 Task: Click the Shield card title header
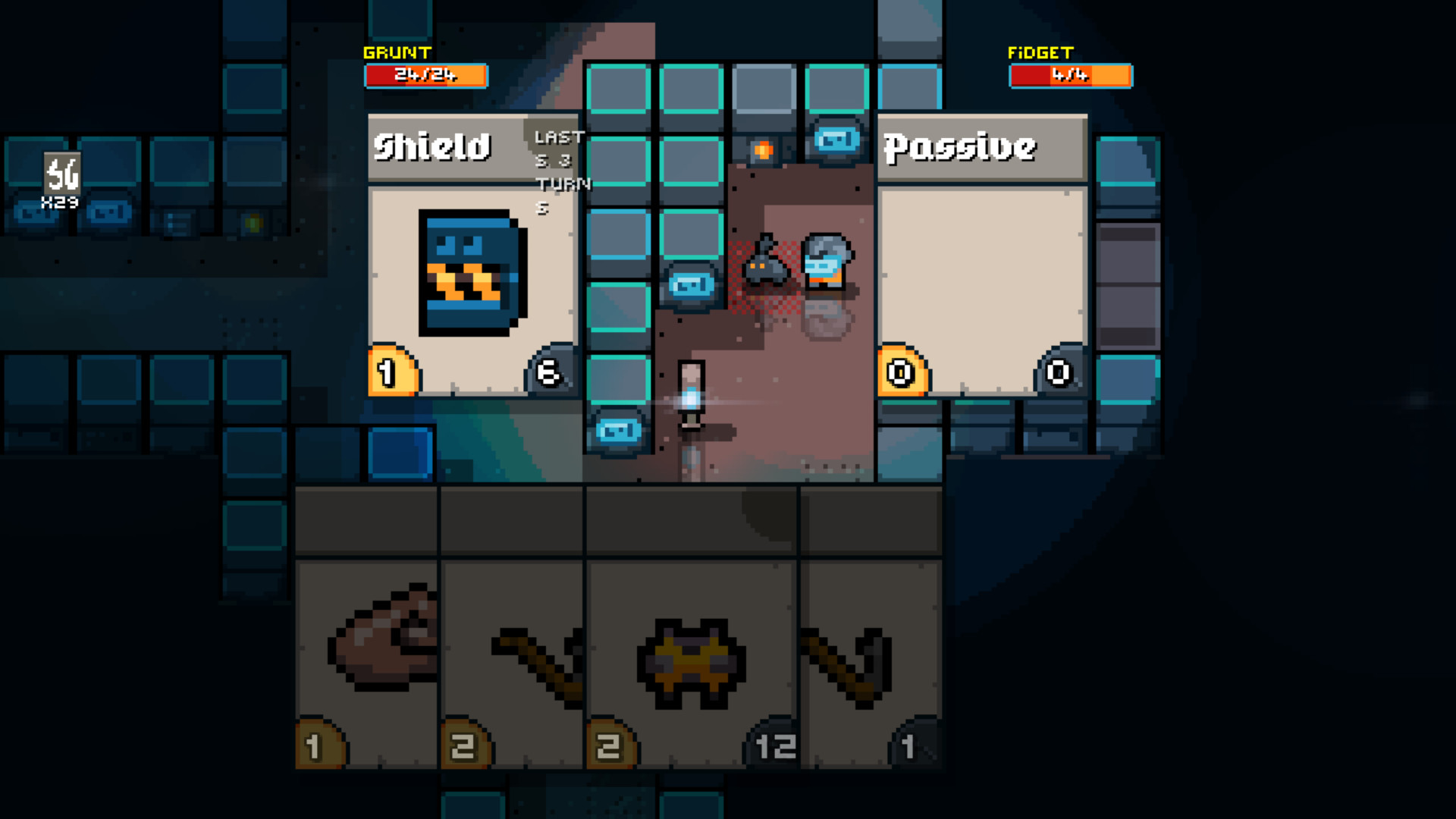point(432,148)
